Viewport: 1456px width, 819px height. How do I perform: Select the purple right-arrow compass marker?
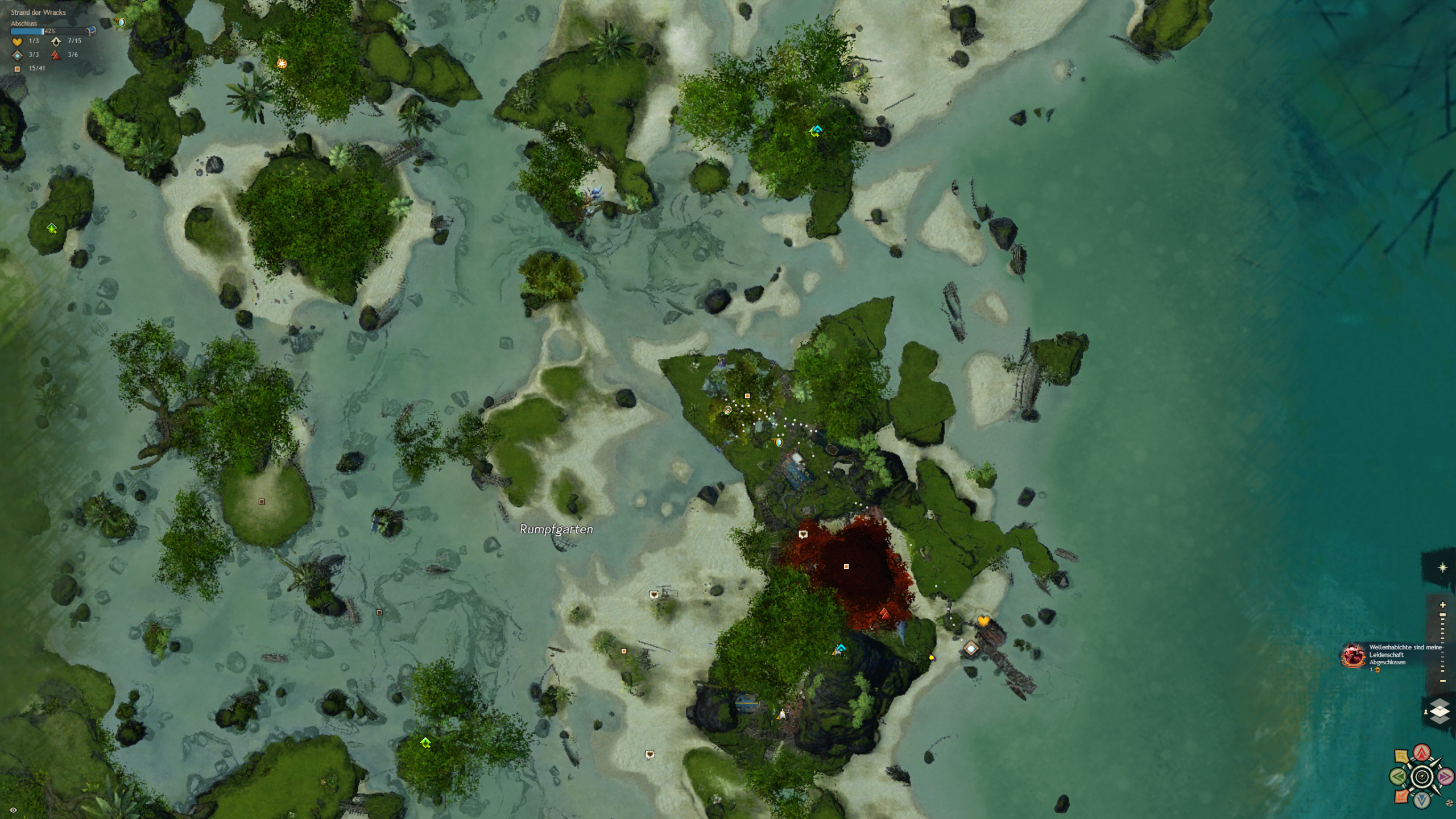(1445, 776)
